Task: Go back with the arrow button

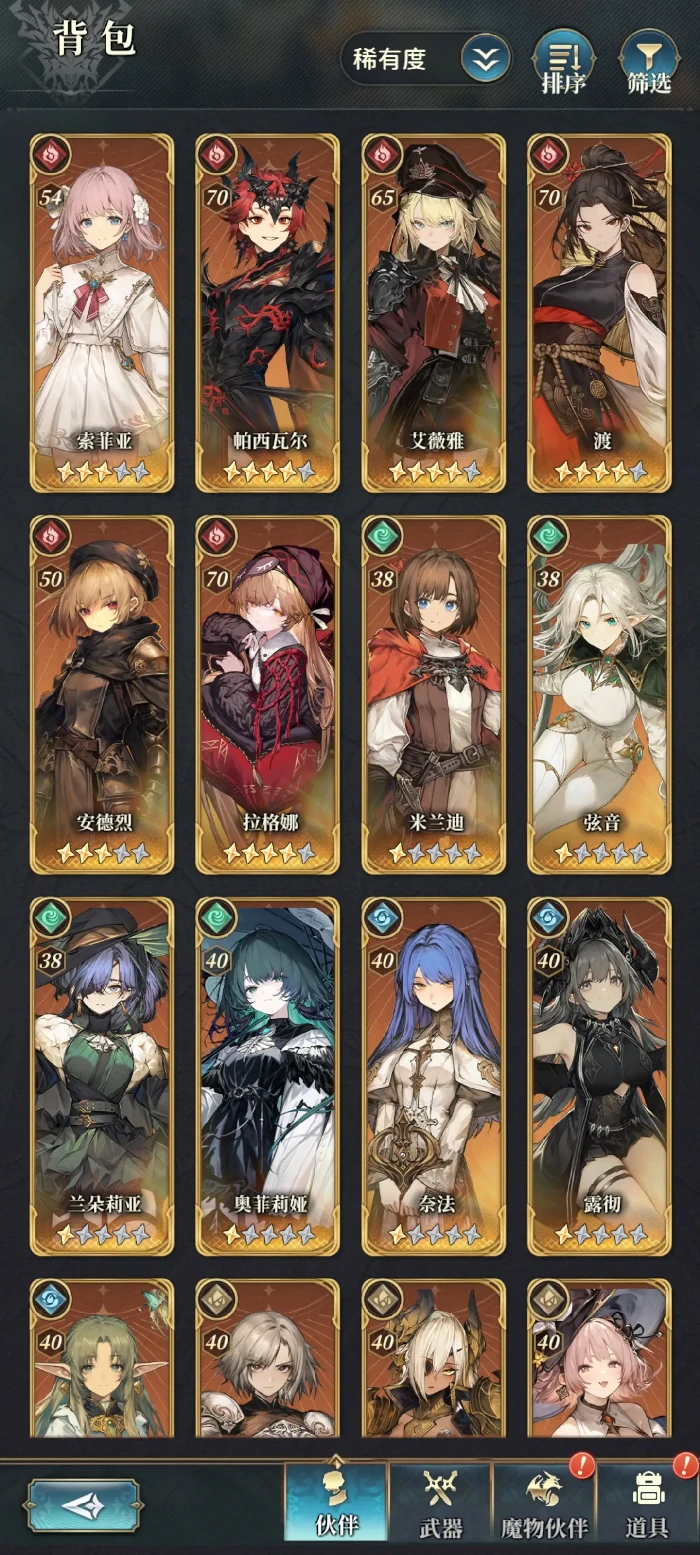Action: [84, 1505]
